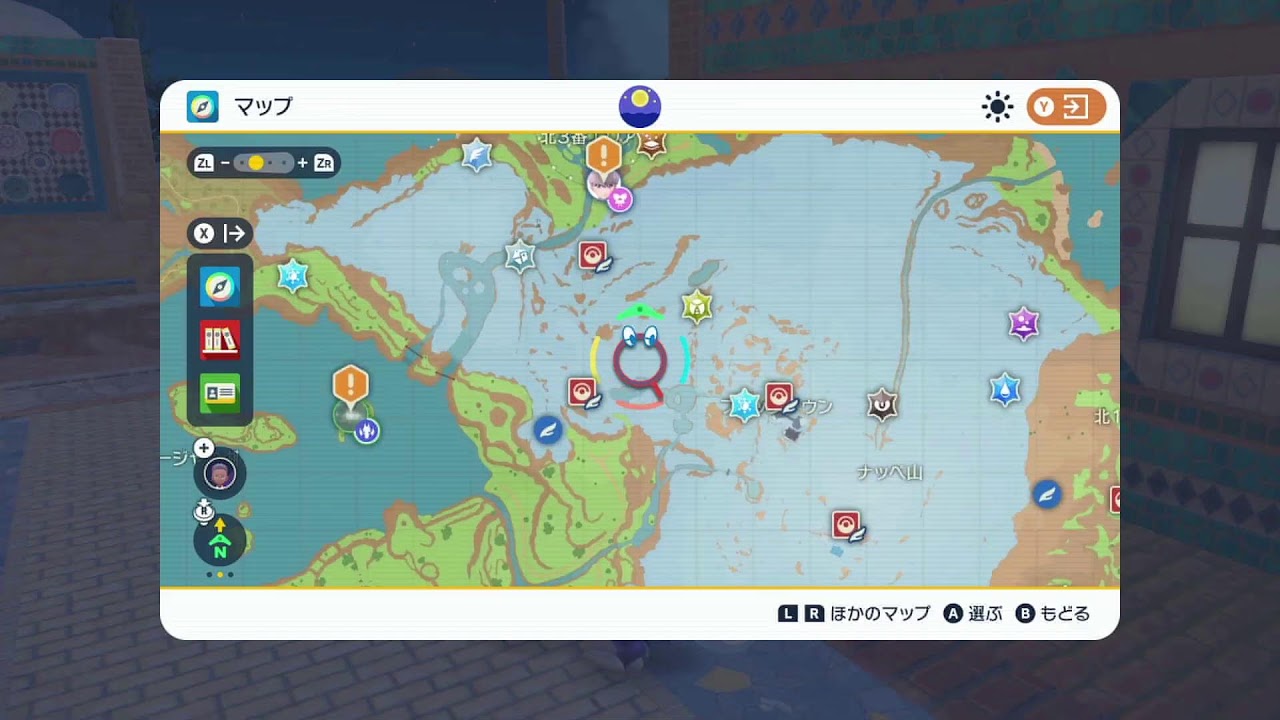This screenshot has height=720, width=1280.
Task: Select the pink fairy badge marker
Action: (x=621, y=199)
